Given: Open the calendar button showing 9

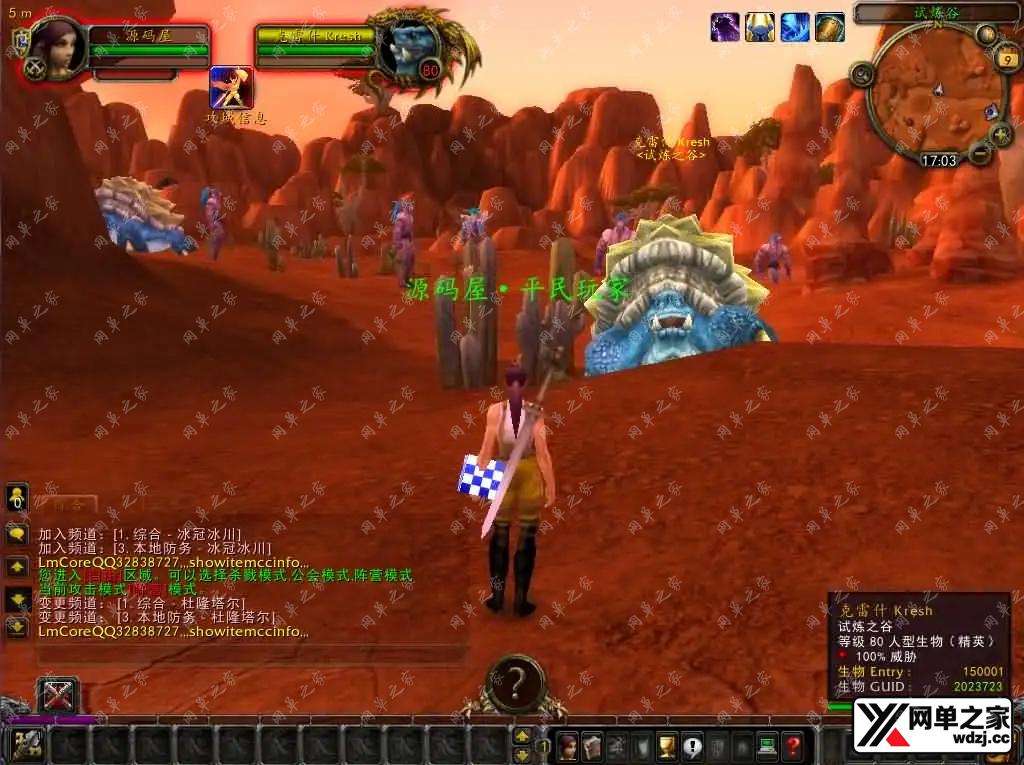Looking at the screenshot, I should coord(1008,60).
